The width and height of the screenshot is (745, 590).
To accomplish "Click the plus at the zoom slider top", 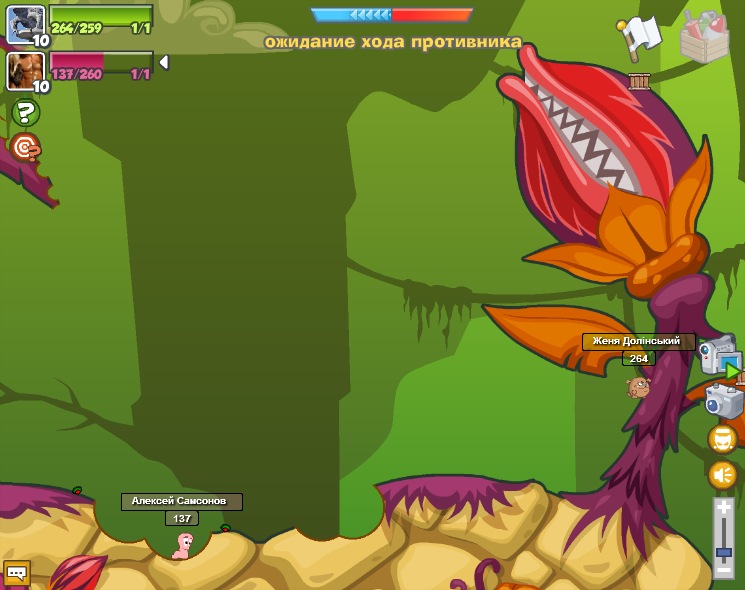I will pos(723,509).
